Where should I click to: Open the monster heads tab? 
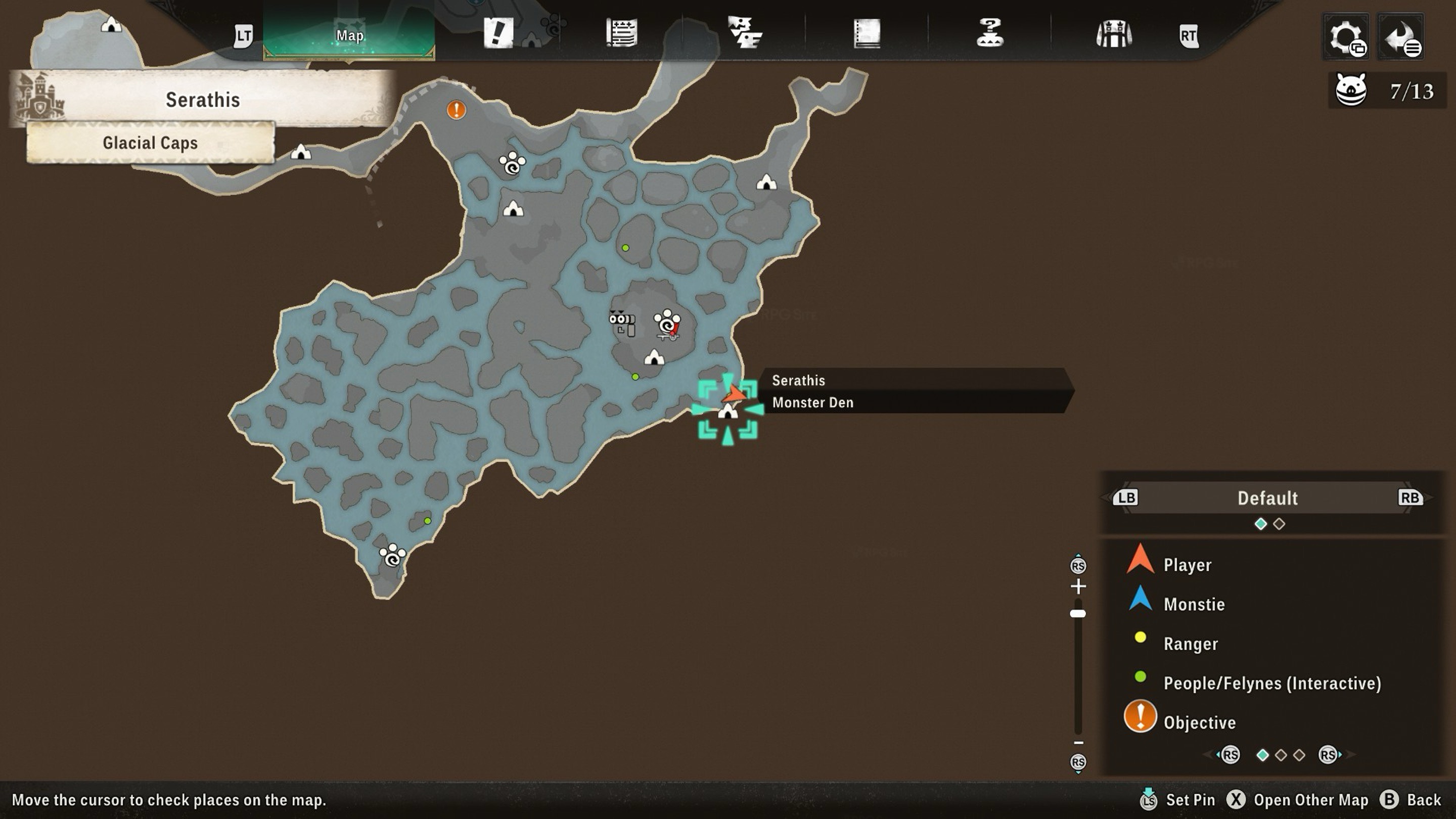tap(744, 33)
